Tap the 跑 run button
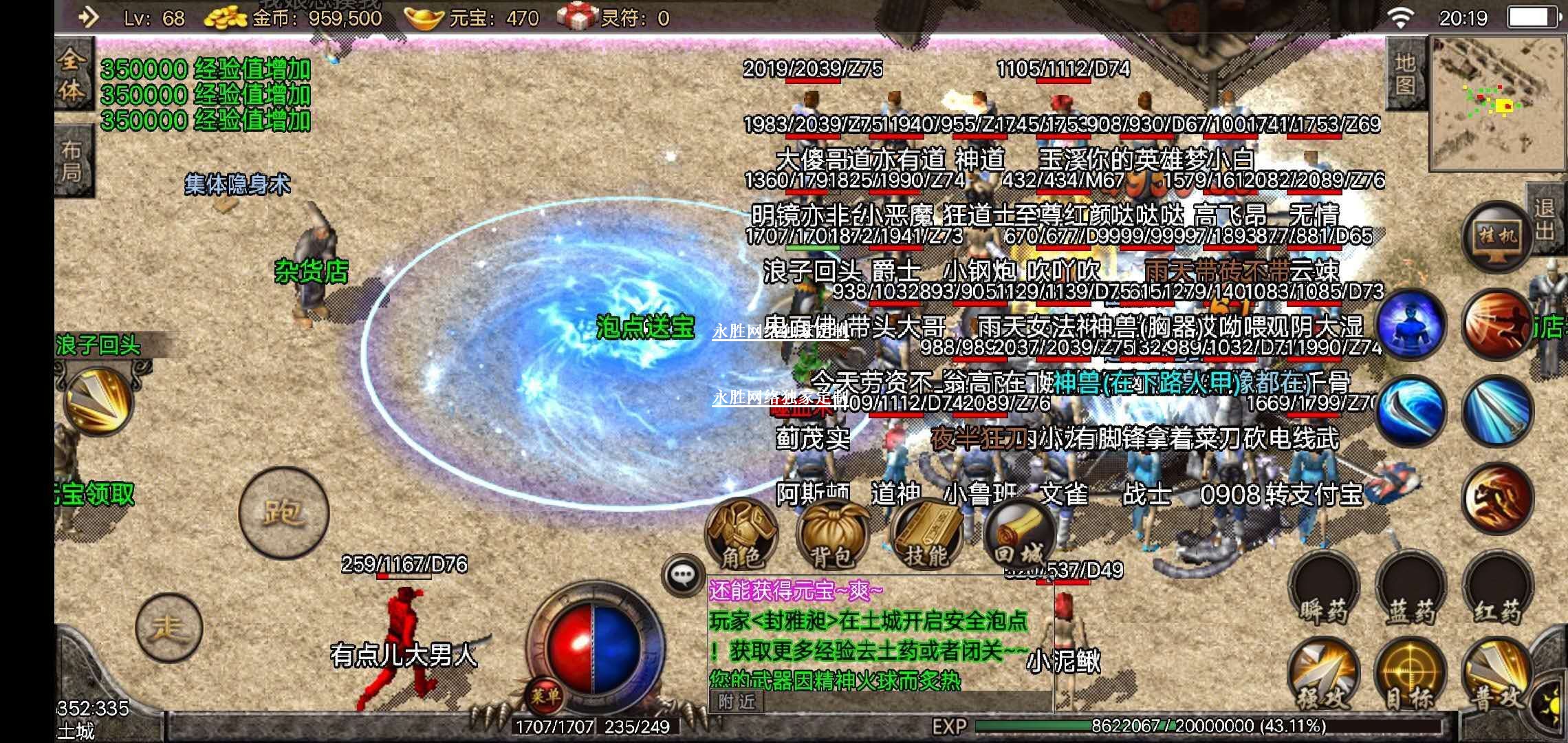 (x=283, y=512)
